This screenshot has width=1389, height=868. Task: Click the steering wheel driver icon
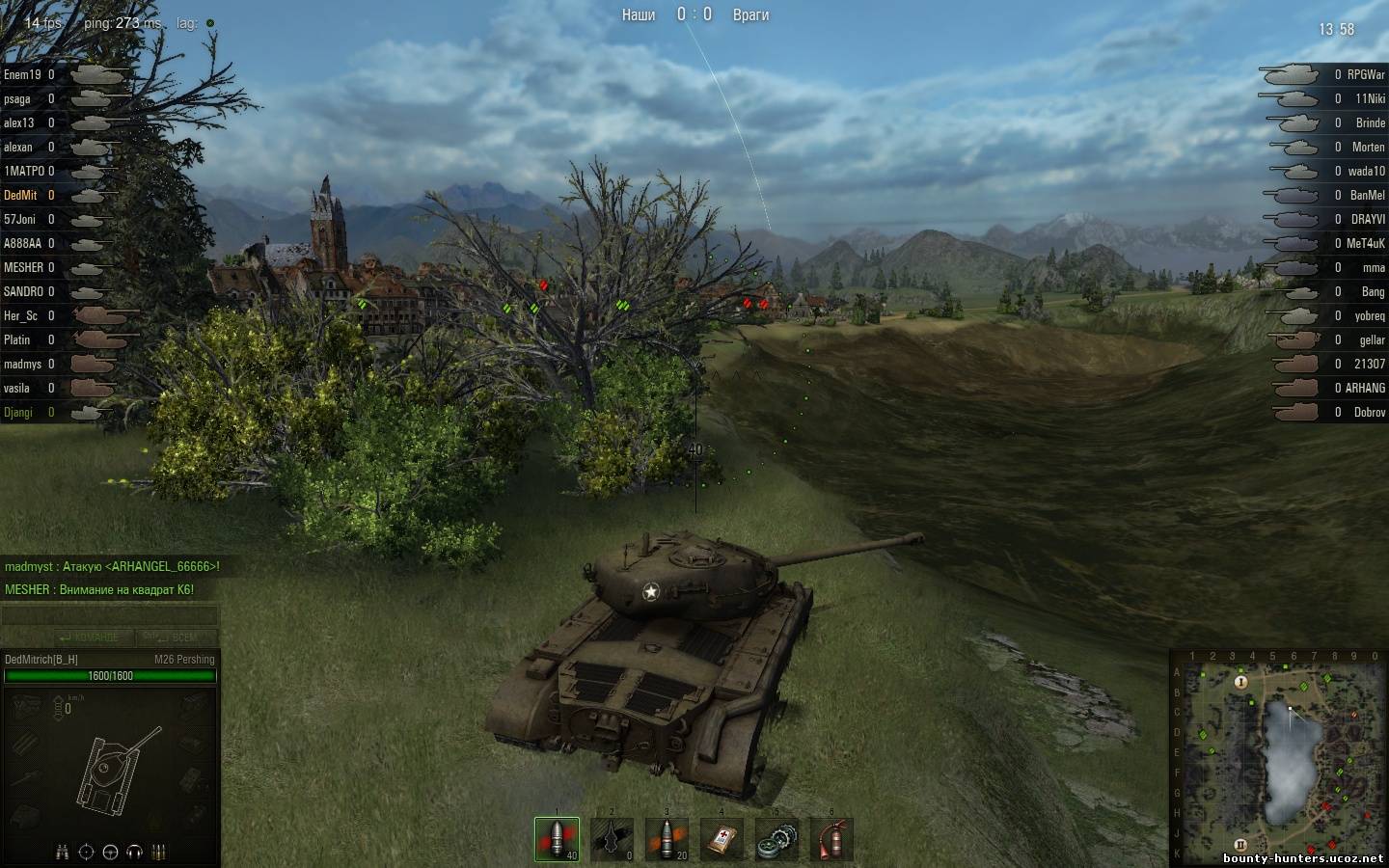[111, 852]
